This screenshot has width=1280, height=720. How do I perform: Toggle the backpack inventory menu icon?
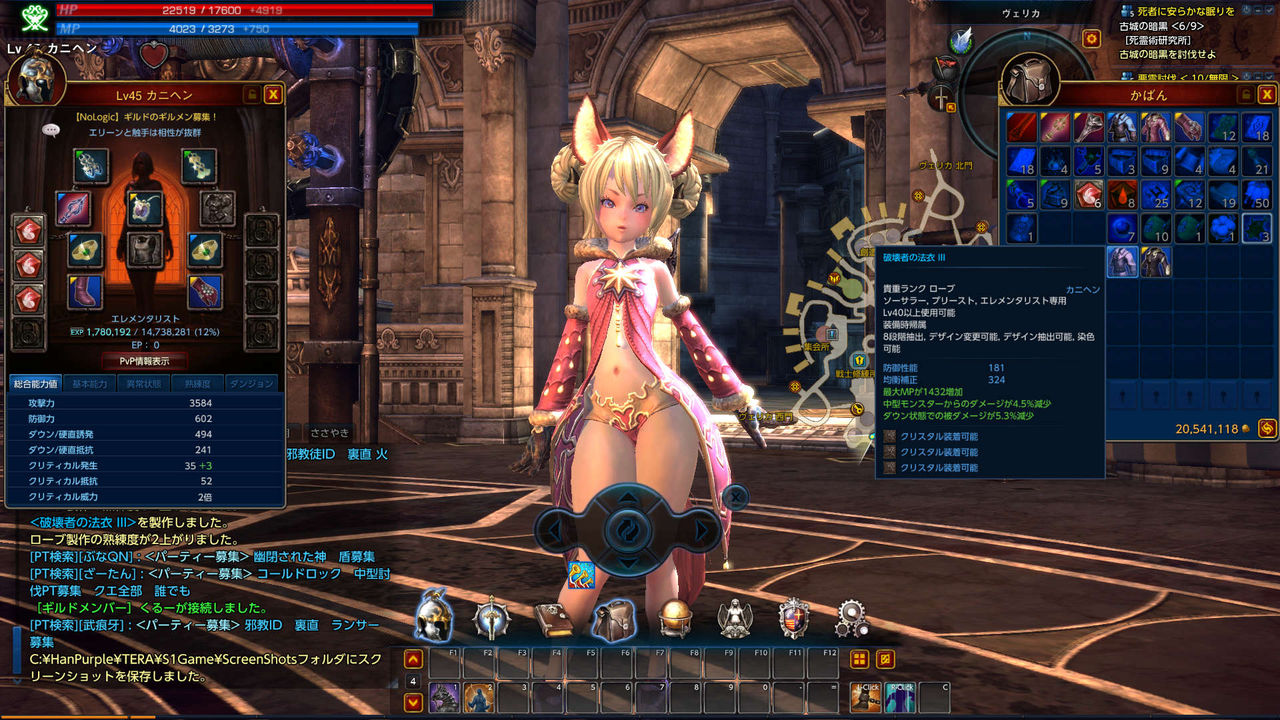coord(613,620)
